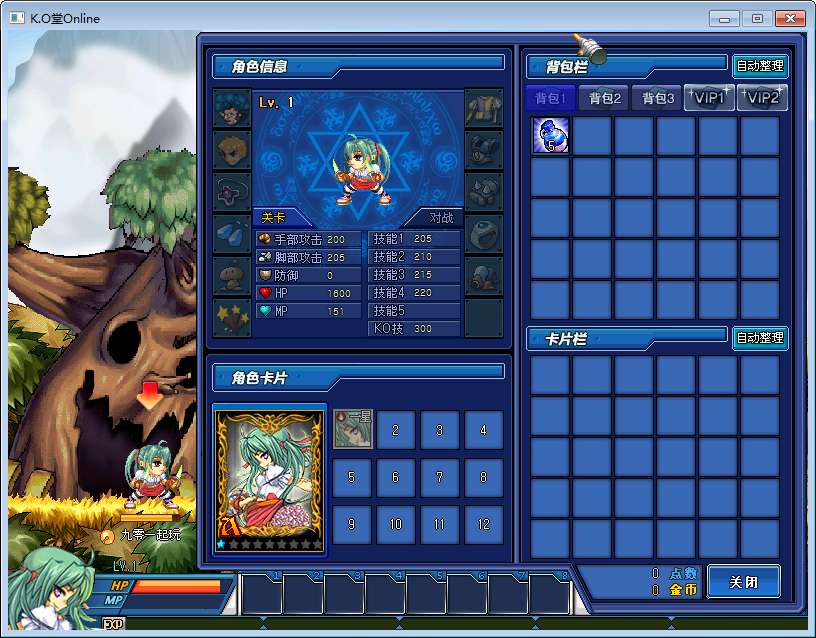Click the one-star card in slot one
This screenshot has width=816, height=638.
(x=352, y=430)
